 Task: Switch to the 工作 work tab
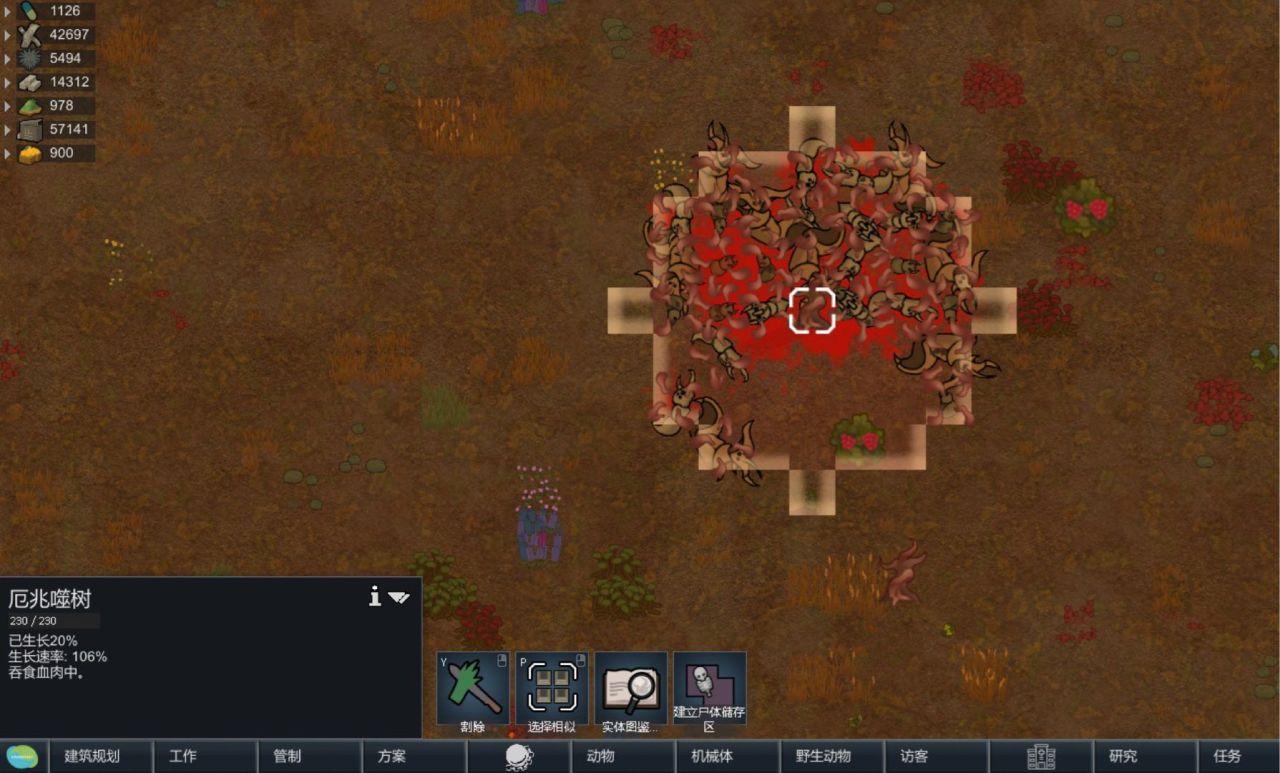coord(183,756)
